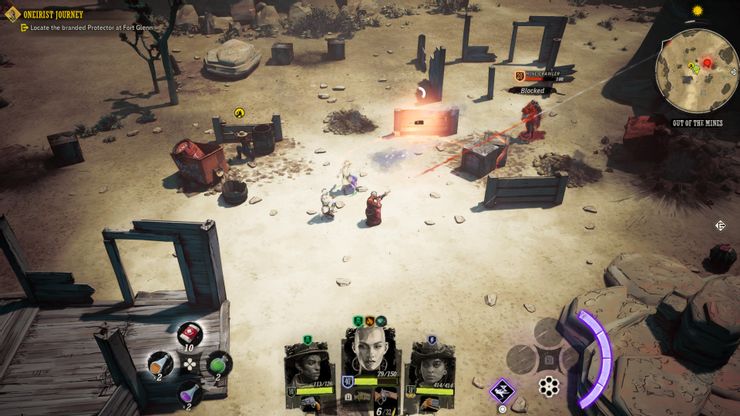Use the red medical kit item
Image resolution: width=740 pixels, height=416 pixels.
click(190, 334)
